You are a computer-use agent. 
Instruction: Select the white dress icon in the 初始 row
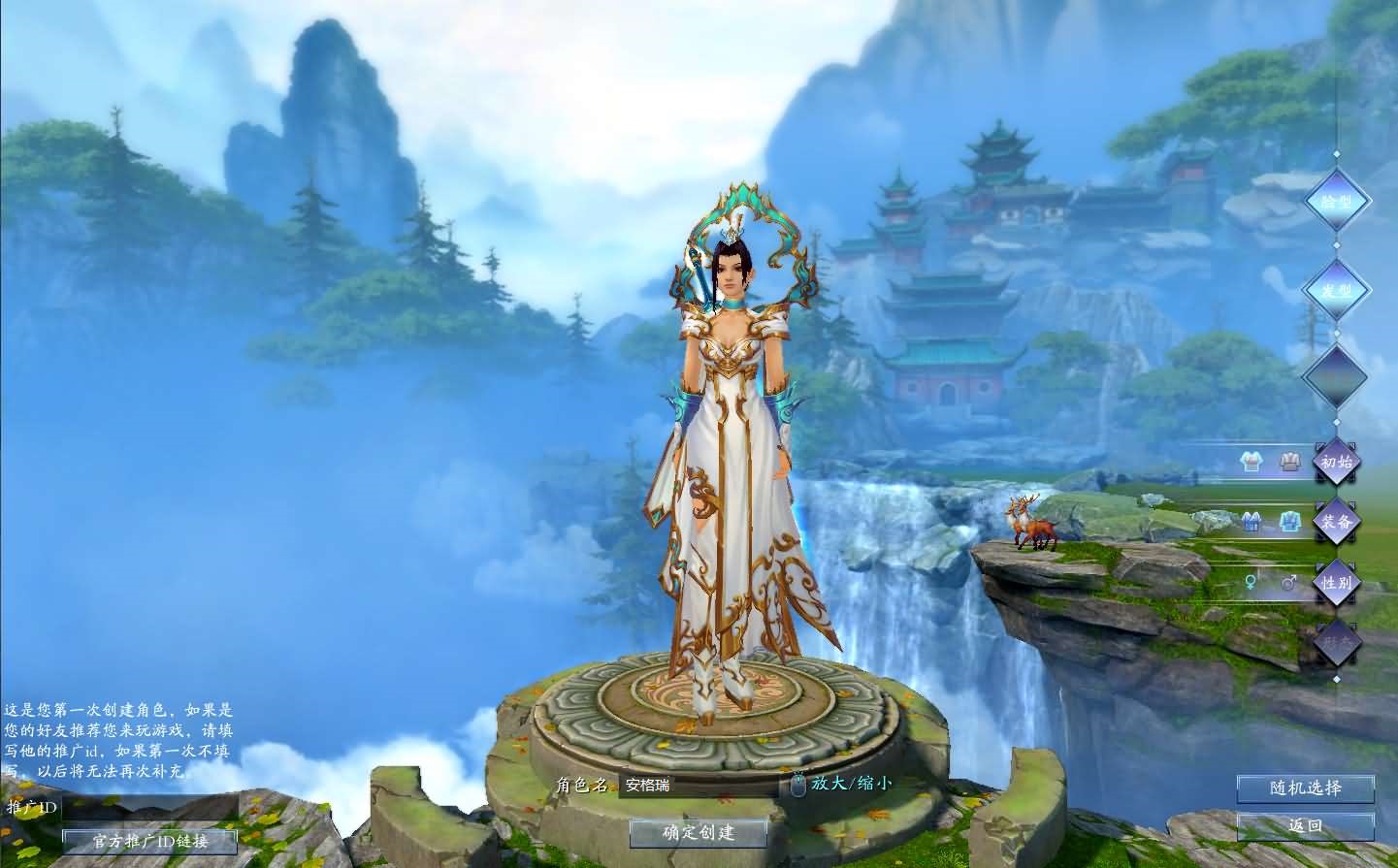point(1252,463)
